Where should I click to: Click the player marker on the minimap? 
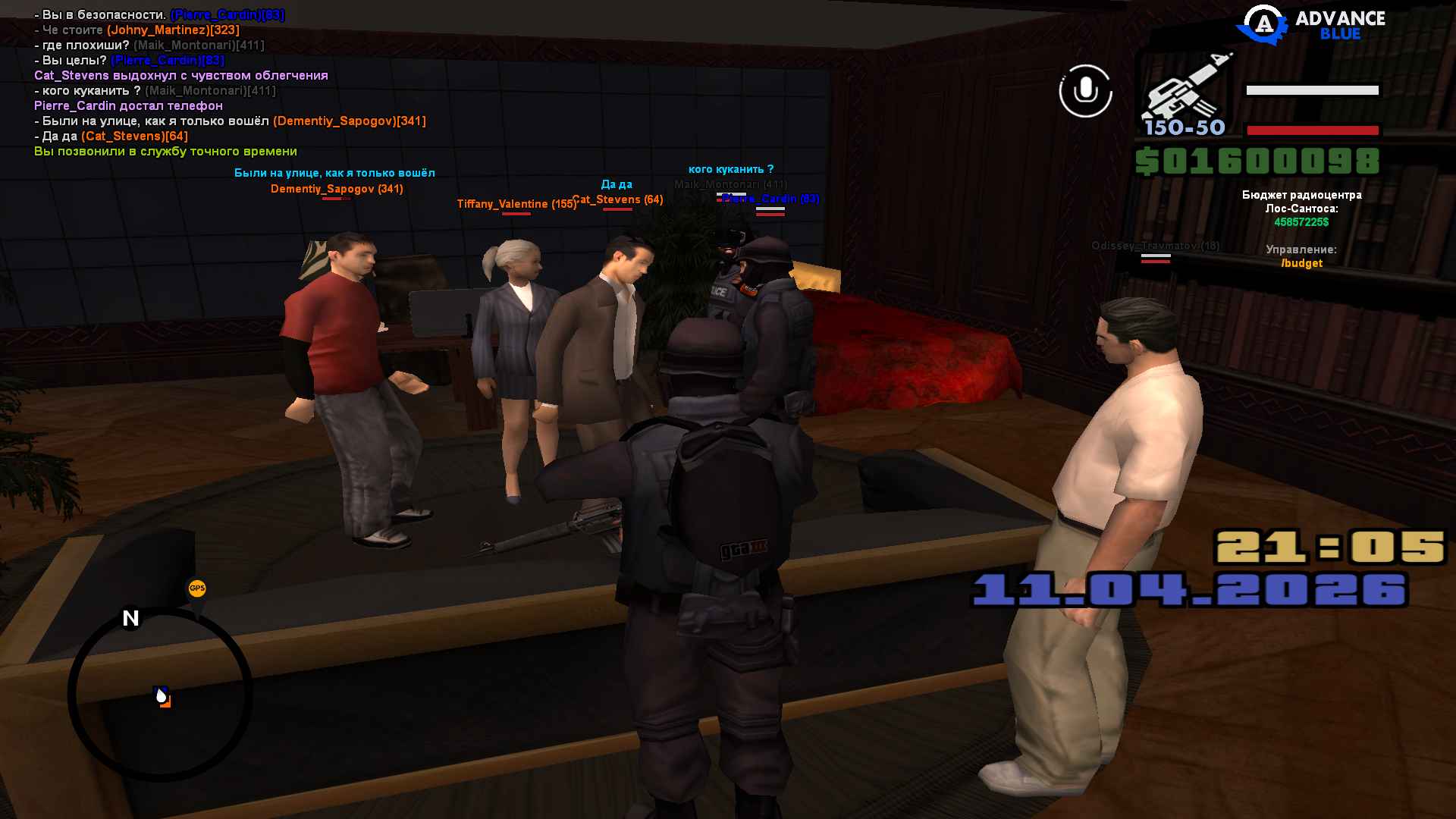click(162, 696)
